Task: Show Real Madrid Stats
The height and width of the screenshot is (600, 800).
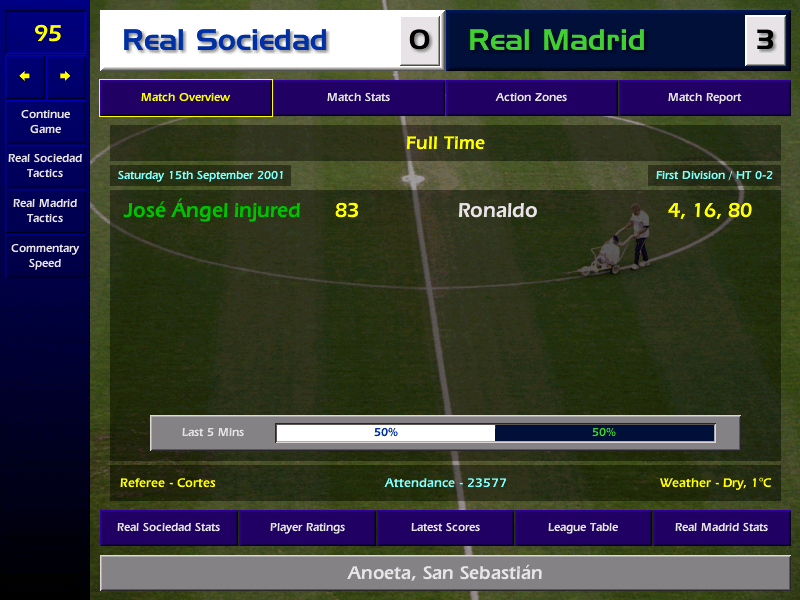Action: pyautogui.click(x=721, y=527)
